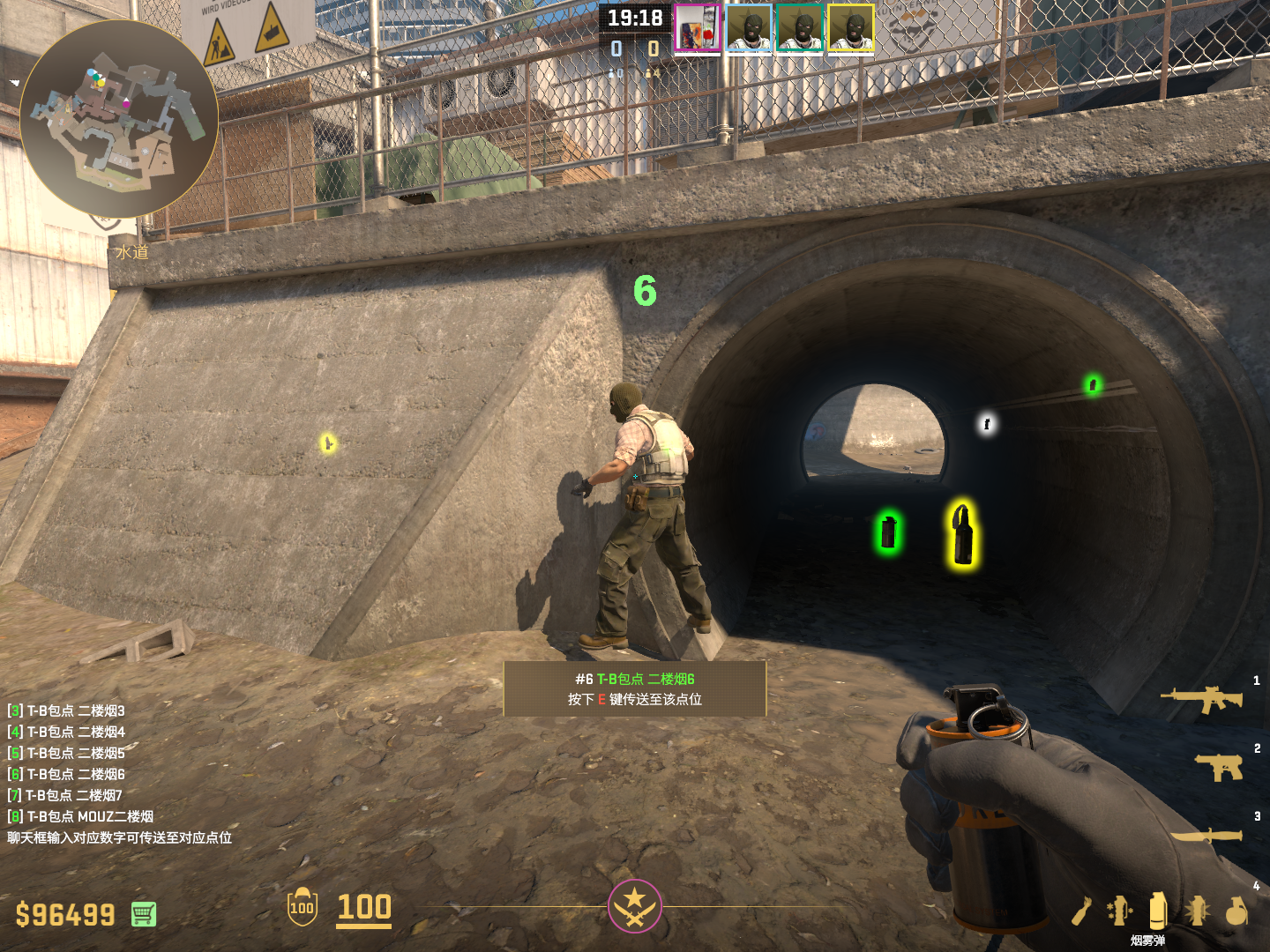1270x952 pixels.
Task: Select the rifle in weapon slot 1
Action: [x=1202, y=699]
